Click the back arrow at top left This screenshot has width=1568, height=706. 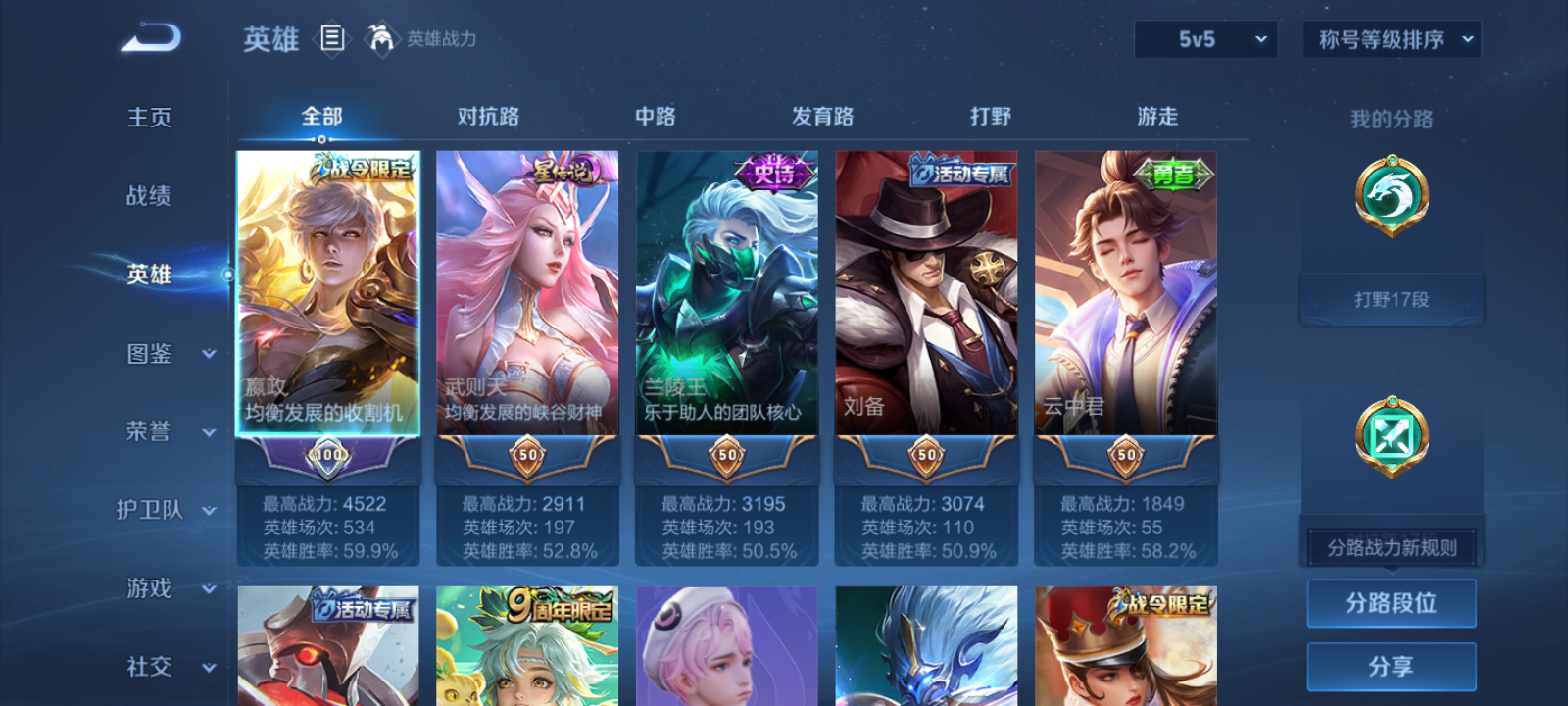(149, 36)
